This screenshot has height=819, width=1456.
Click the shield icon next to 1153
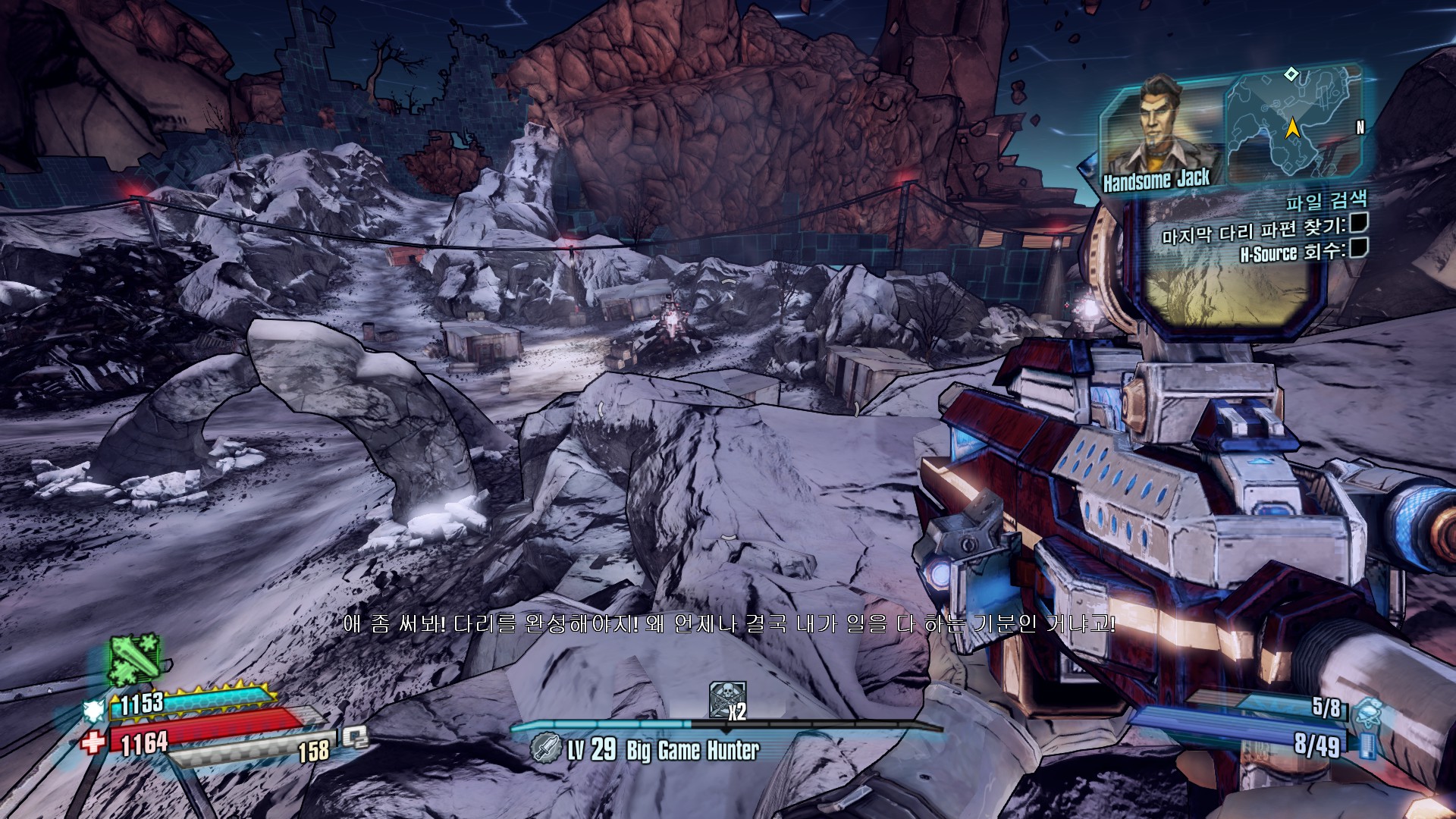(94, 711)
